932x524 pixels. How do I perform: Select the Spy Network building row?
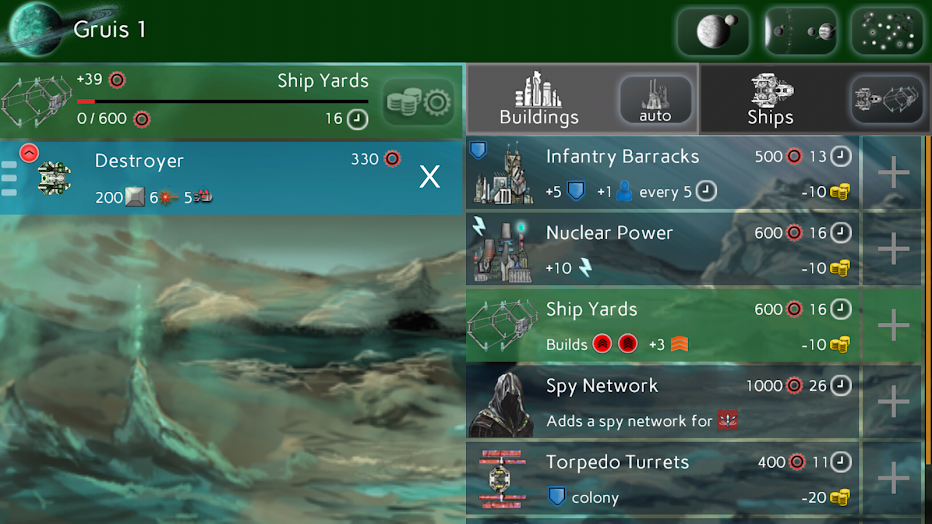click(x=660, y=402)
